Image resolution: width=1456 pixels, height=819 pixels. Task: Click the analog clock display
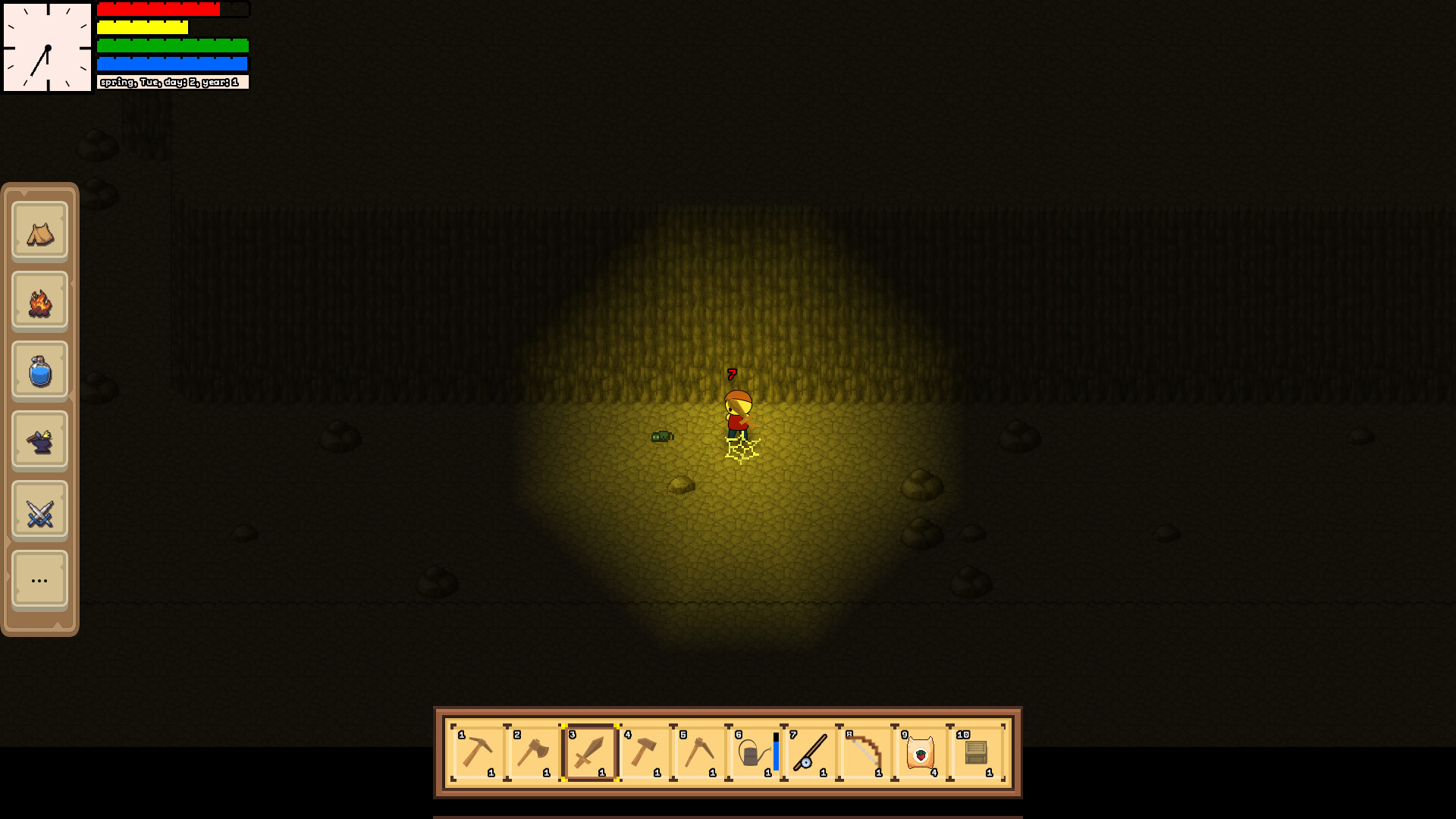tap(46, 45)
